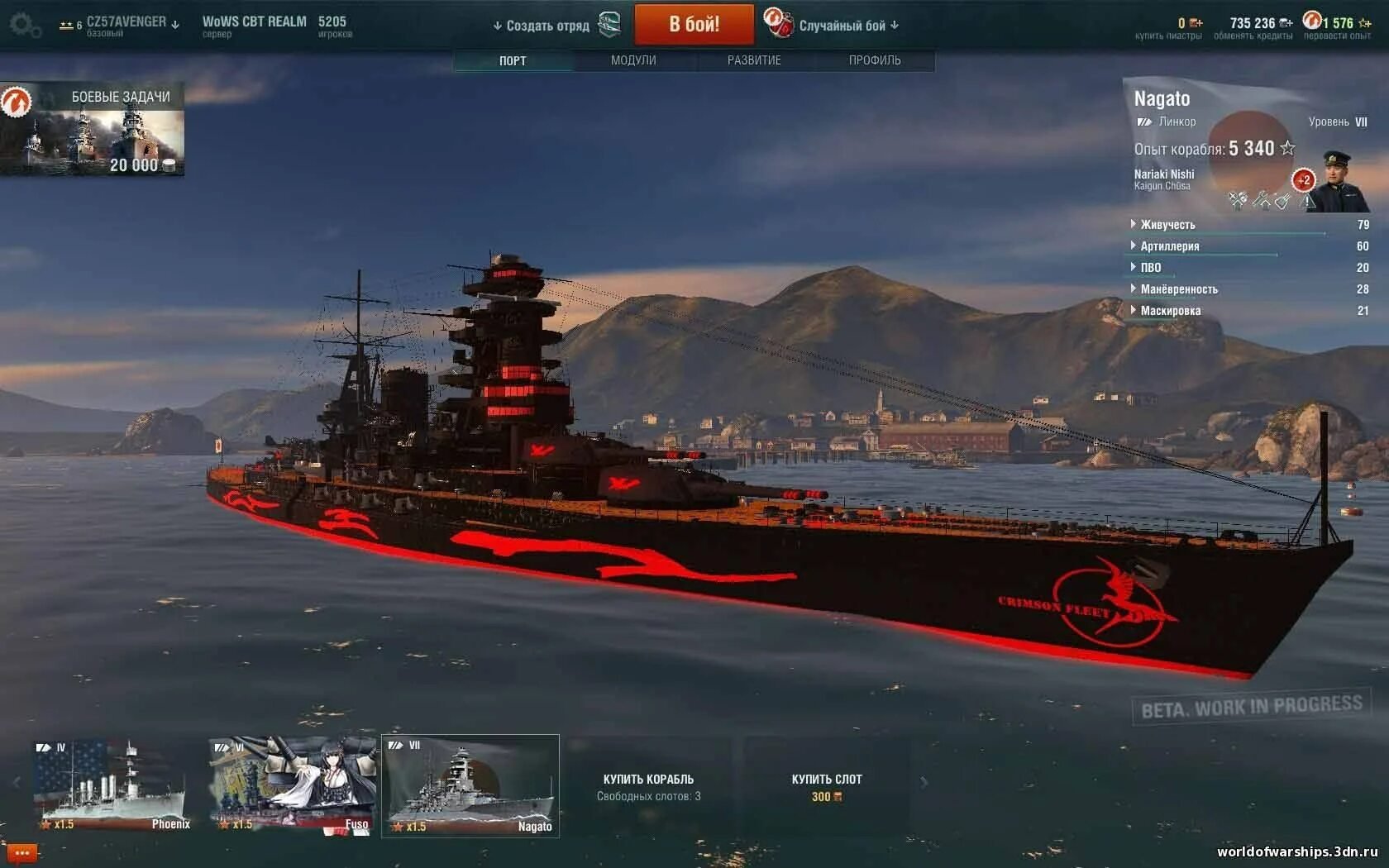Switch to the Развитие tab
Viewport: 1389px width, 868px height.
click(x=754, y=60)
